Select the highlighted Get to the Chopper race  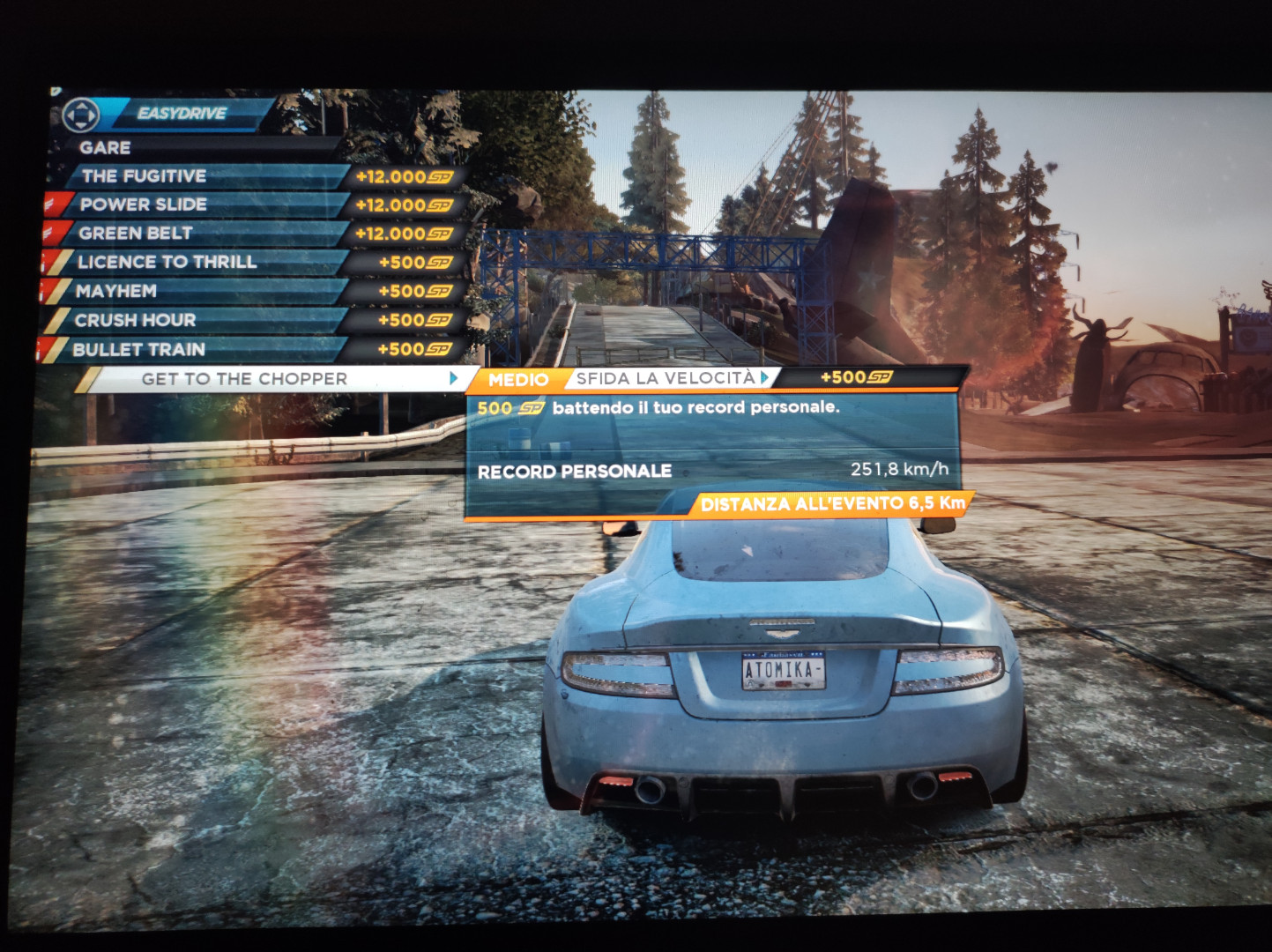[244, 379]
